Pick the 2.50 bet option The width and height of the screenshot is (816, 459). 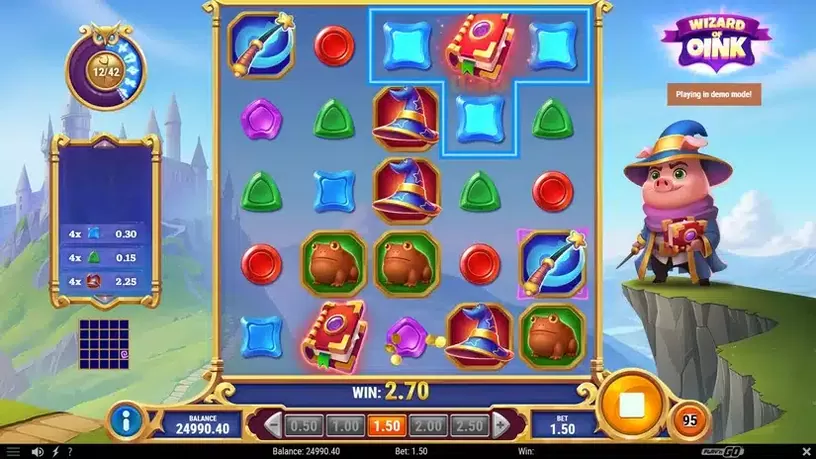(471, 425)
